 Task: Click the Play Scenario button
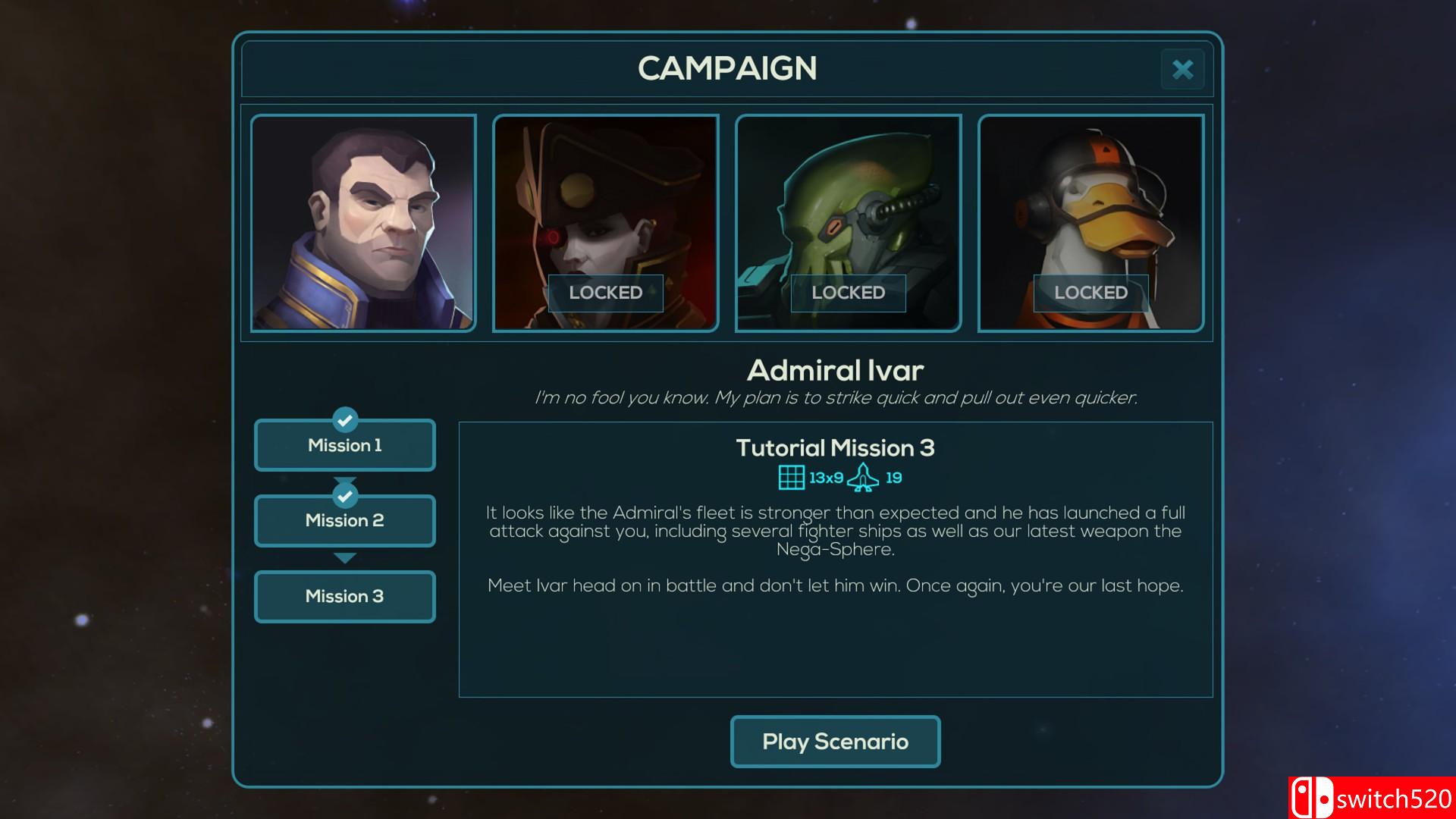tap(835, 742)
